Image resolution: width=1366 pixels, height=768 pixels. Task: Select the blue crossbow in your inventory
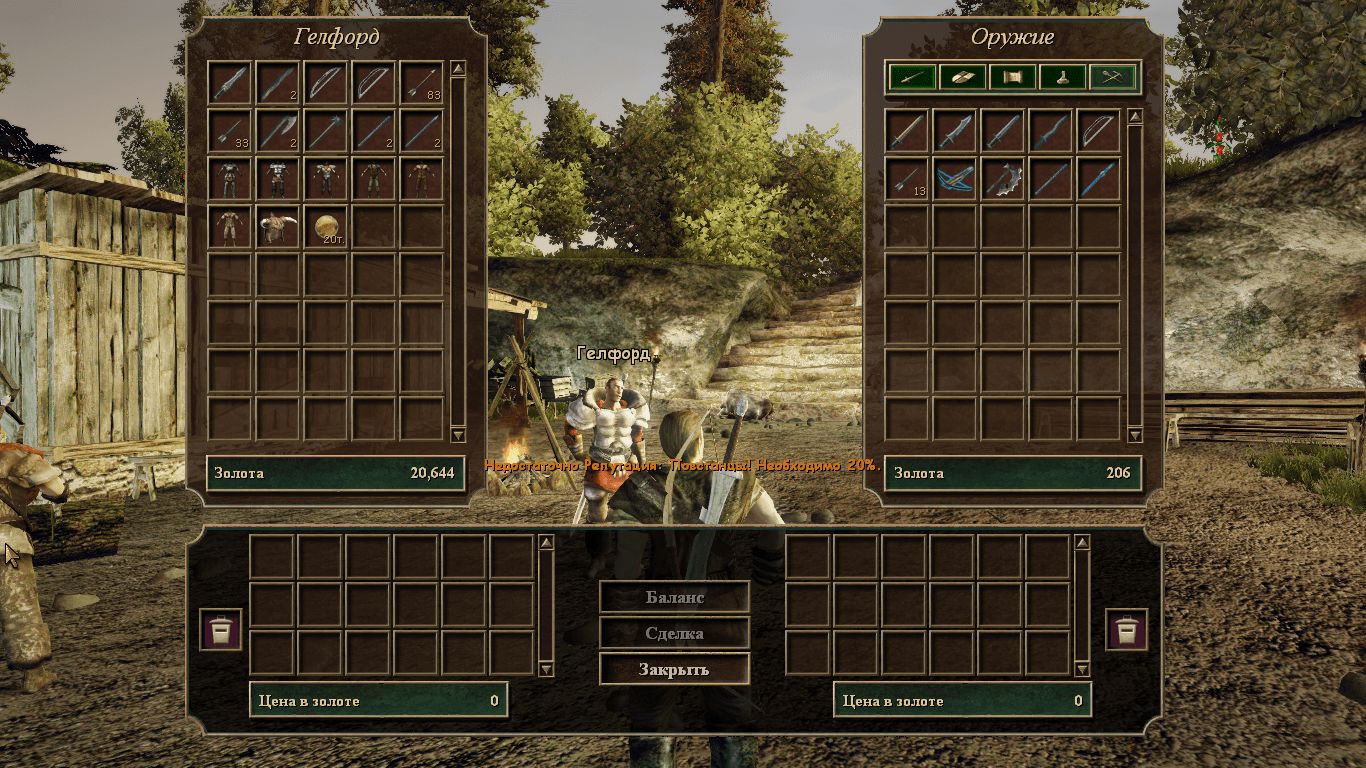coord(954,178)
